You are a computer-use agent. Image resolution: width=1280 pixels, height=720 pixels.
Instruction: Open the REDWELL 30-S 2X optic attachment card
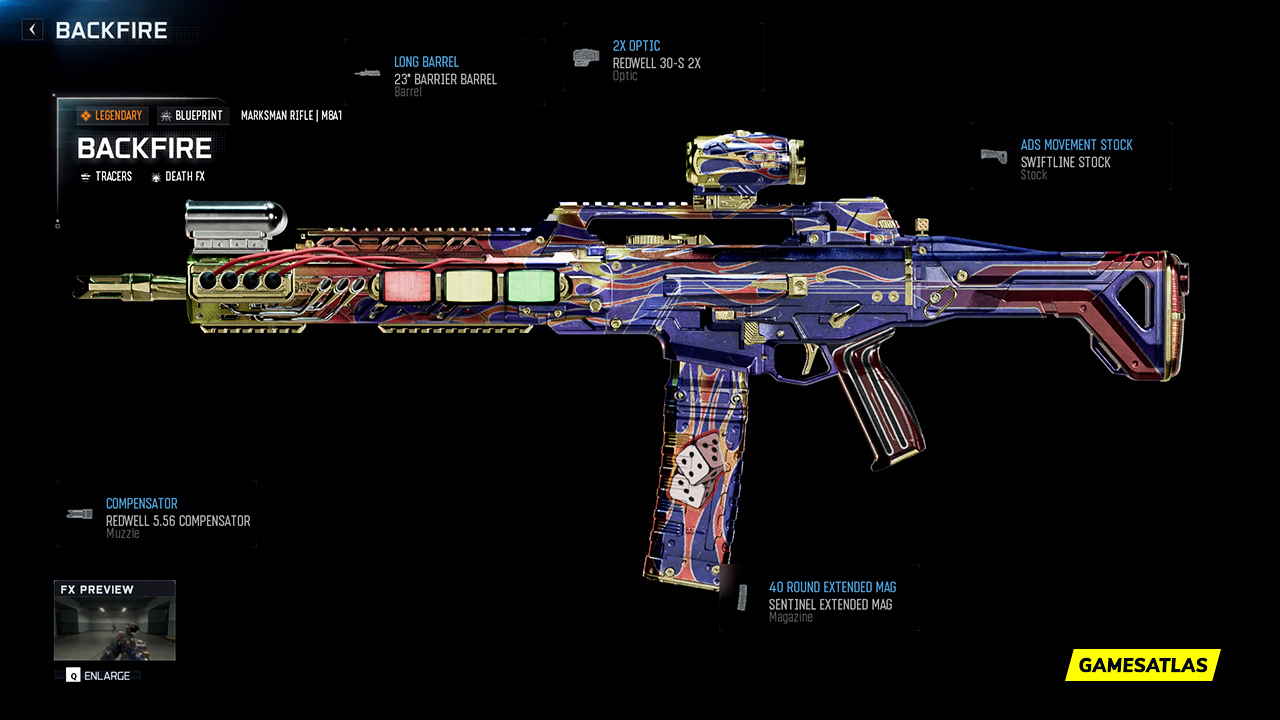tap(663, 56)
